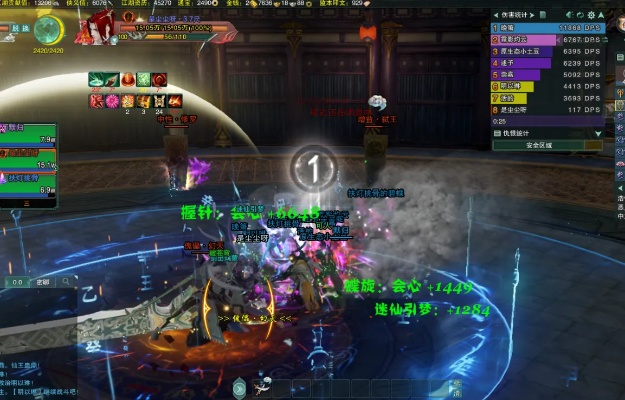625x400 pixels.
Task: Click the green orb beside the portrait
Action: [48, 31]
